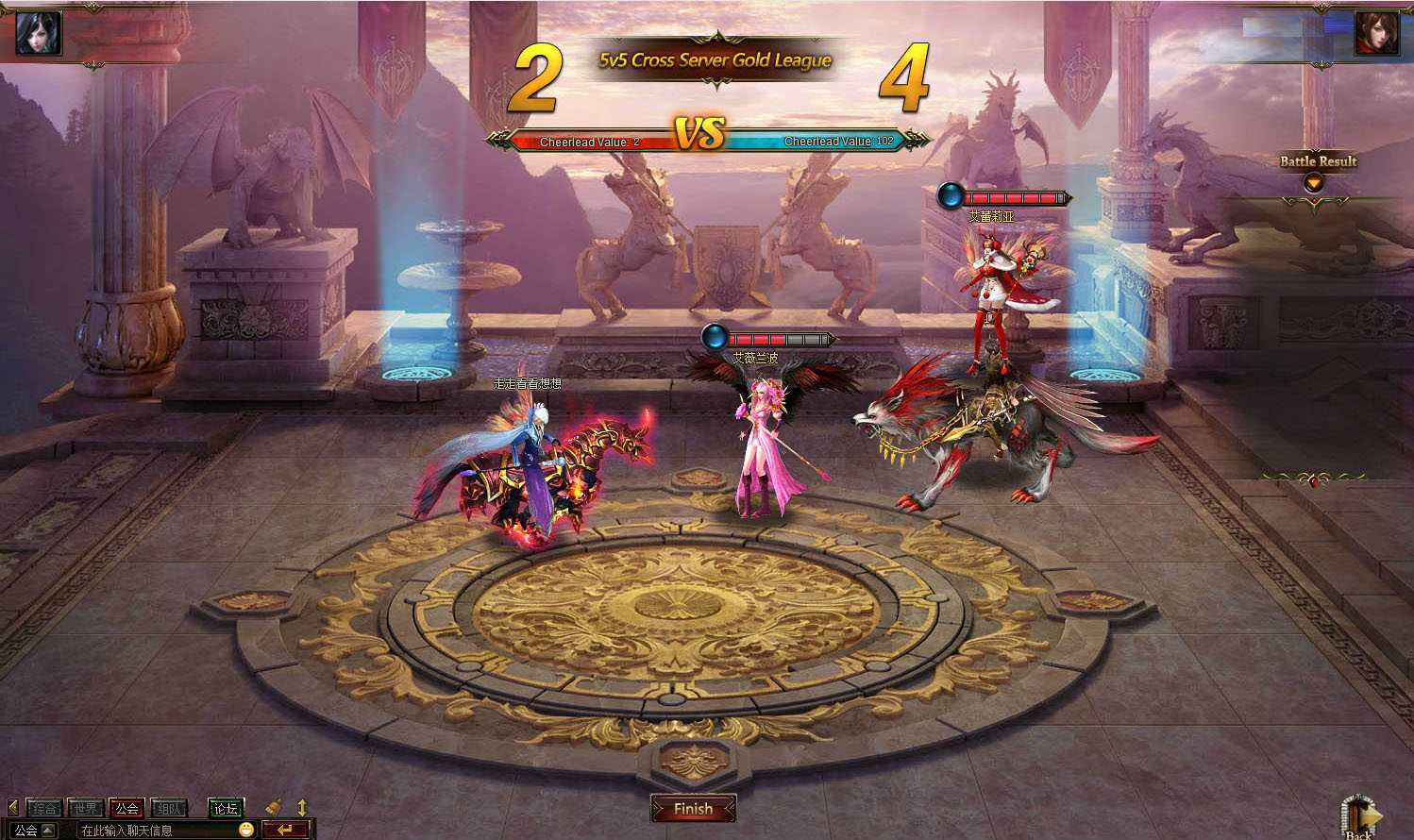Image resolution: width=1414 pixels, height=840 pixels.
Task: Clear chat with the broom icon
Action: [274, 807]
